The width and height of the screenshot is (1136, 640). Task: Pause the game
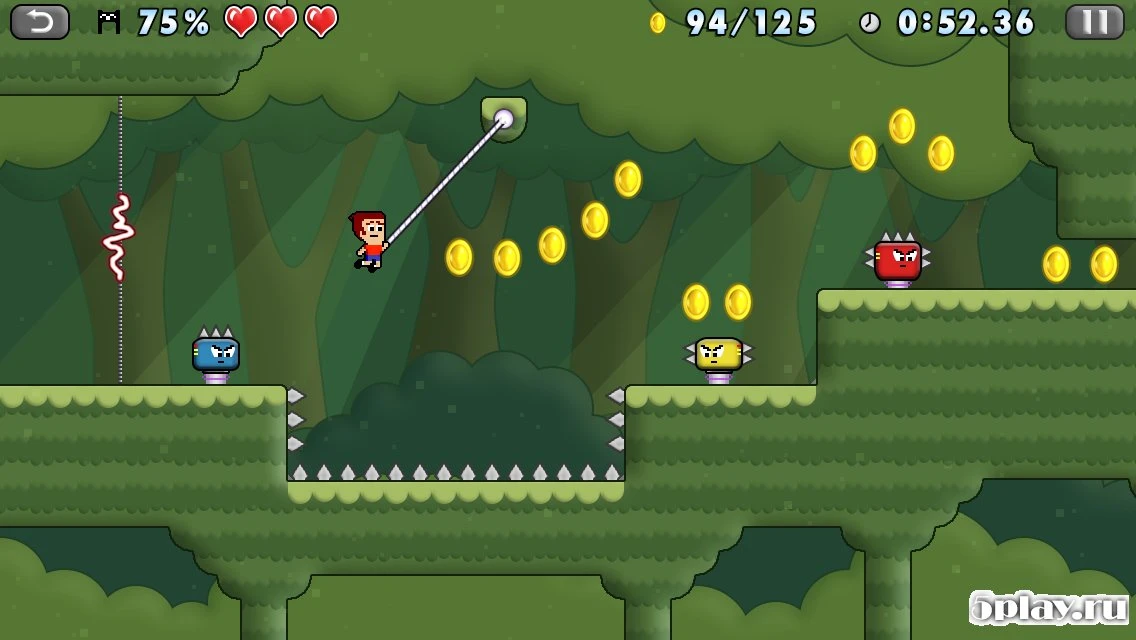click(x=1094, y=21)
